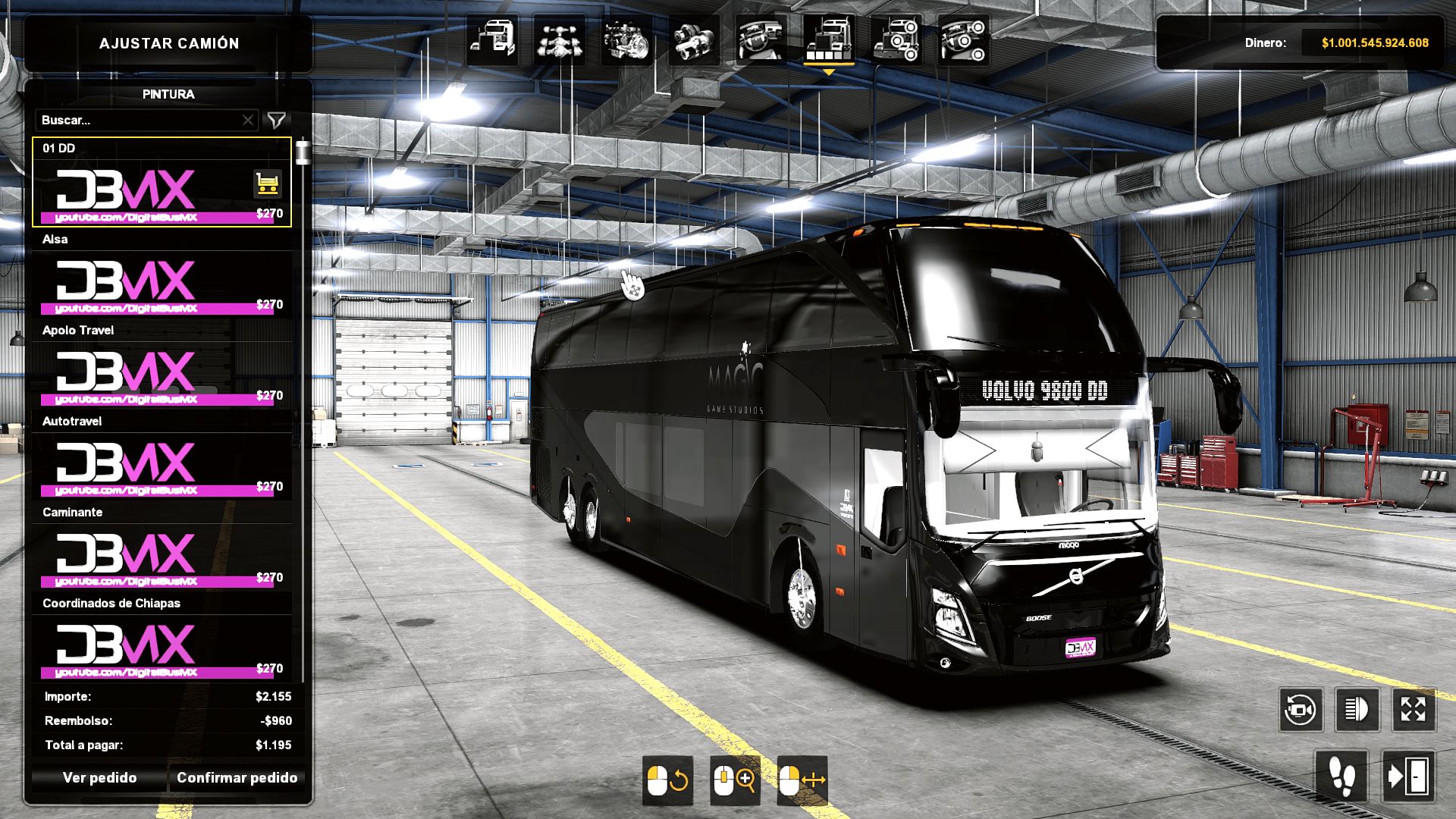Reset the camera view
Viewport: 1456px width, 819px height.
1301,710
